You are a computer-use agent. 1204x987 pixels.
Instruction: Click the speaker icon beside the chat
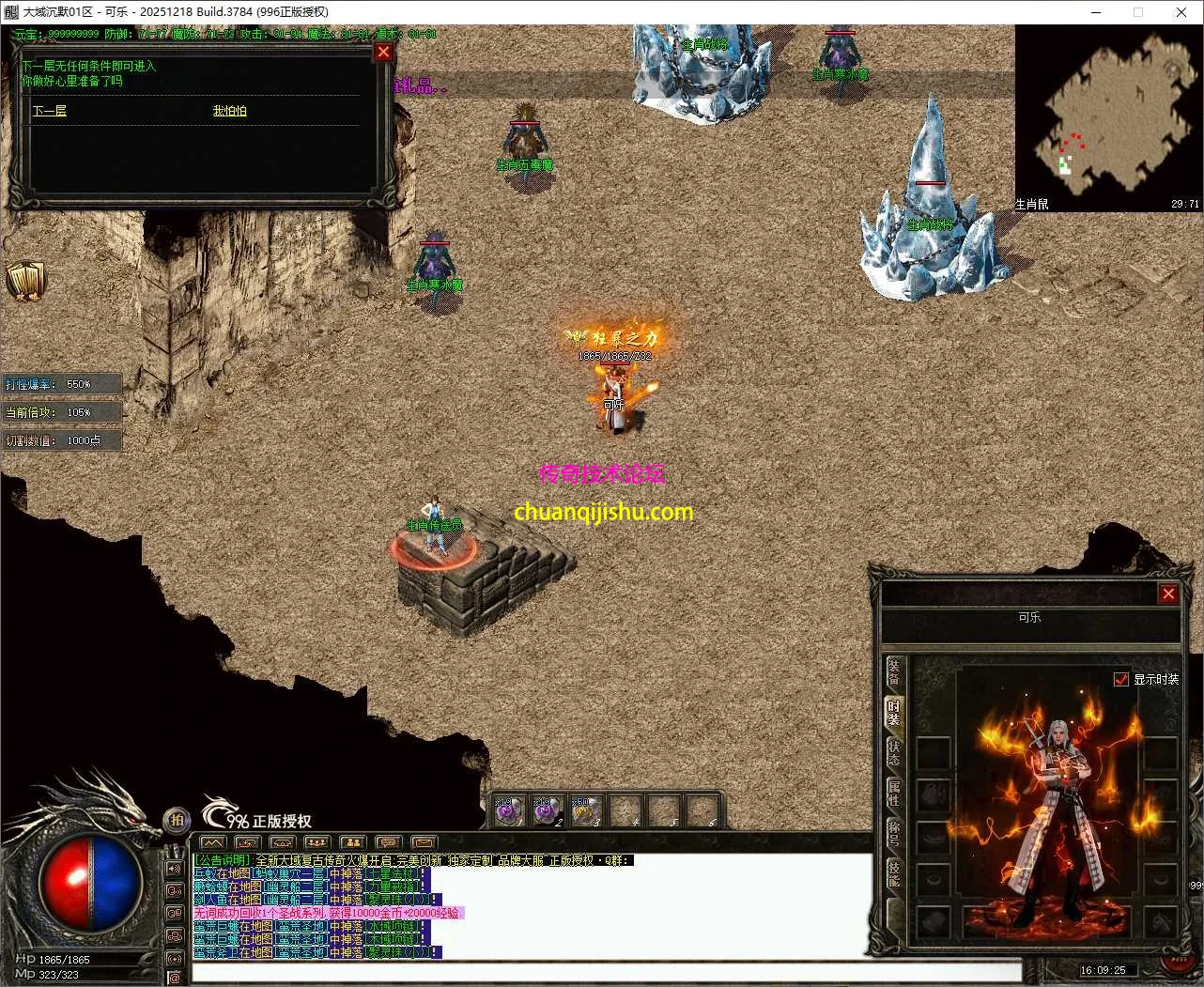point(175,869)
